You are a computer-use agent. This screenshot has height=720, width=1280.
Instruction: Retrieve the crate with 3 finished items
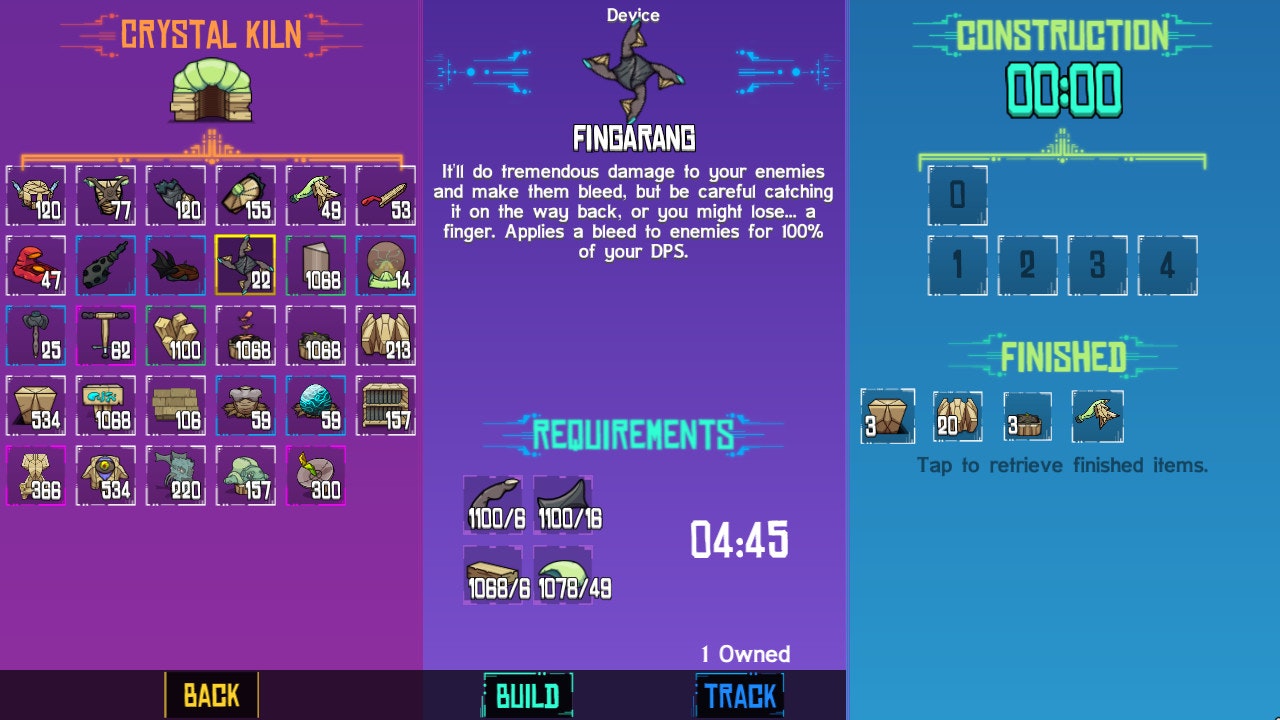(x=886, y=417)
